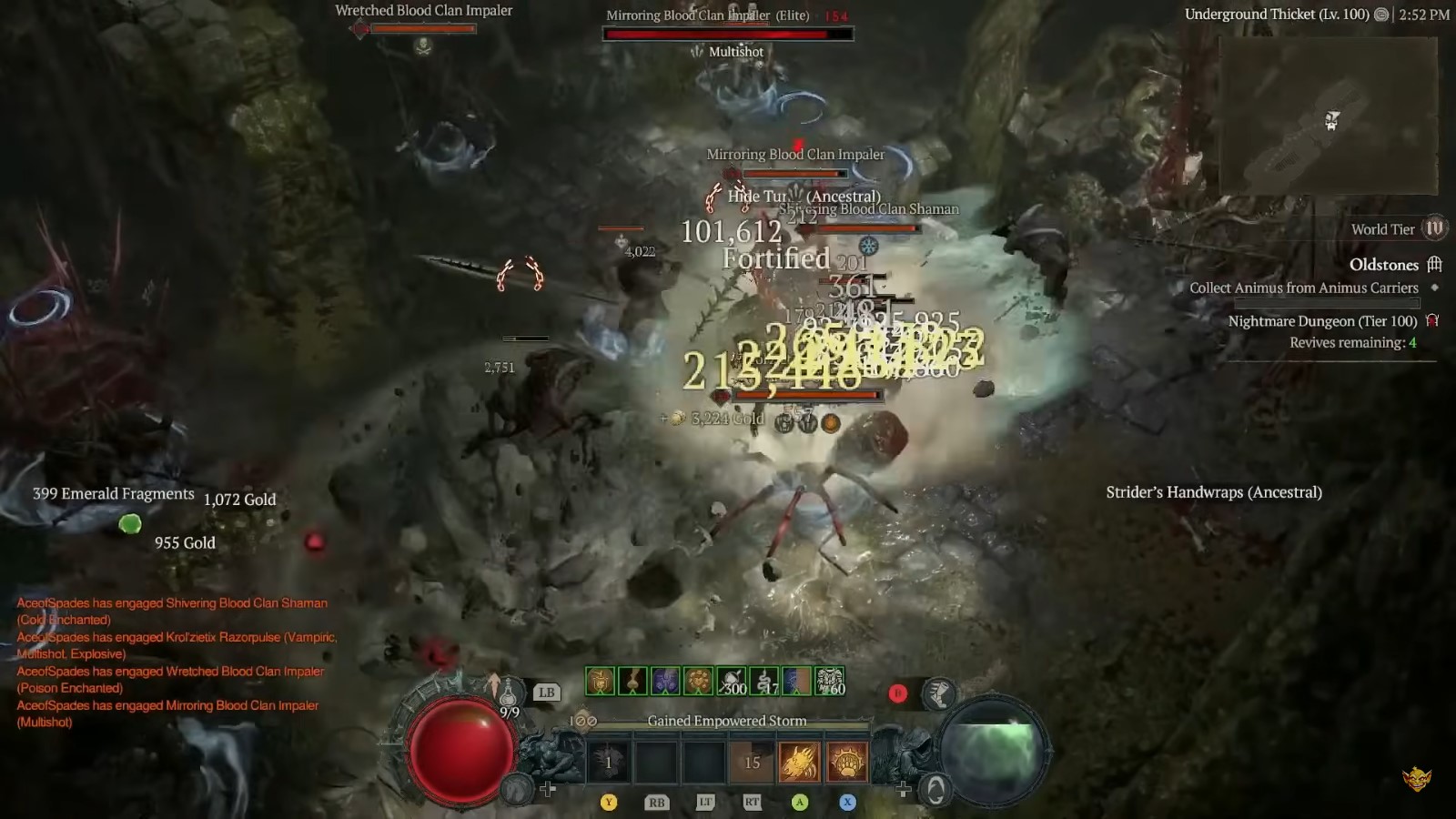This screenshot has height=819, width=1456.
Task: Click the brown consumable slot showing 15
Action: point(750,763)
